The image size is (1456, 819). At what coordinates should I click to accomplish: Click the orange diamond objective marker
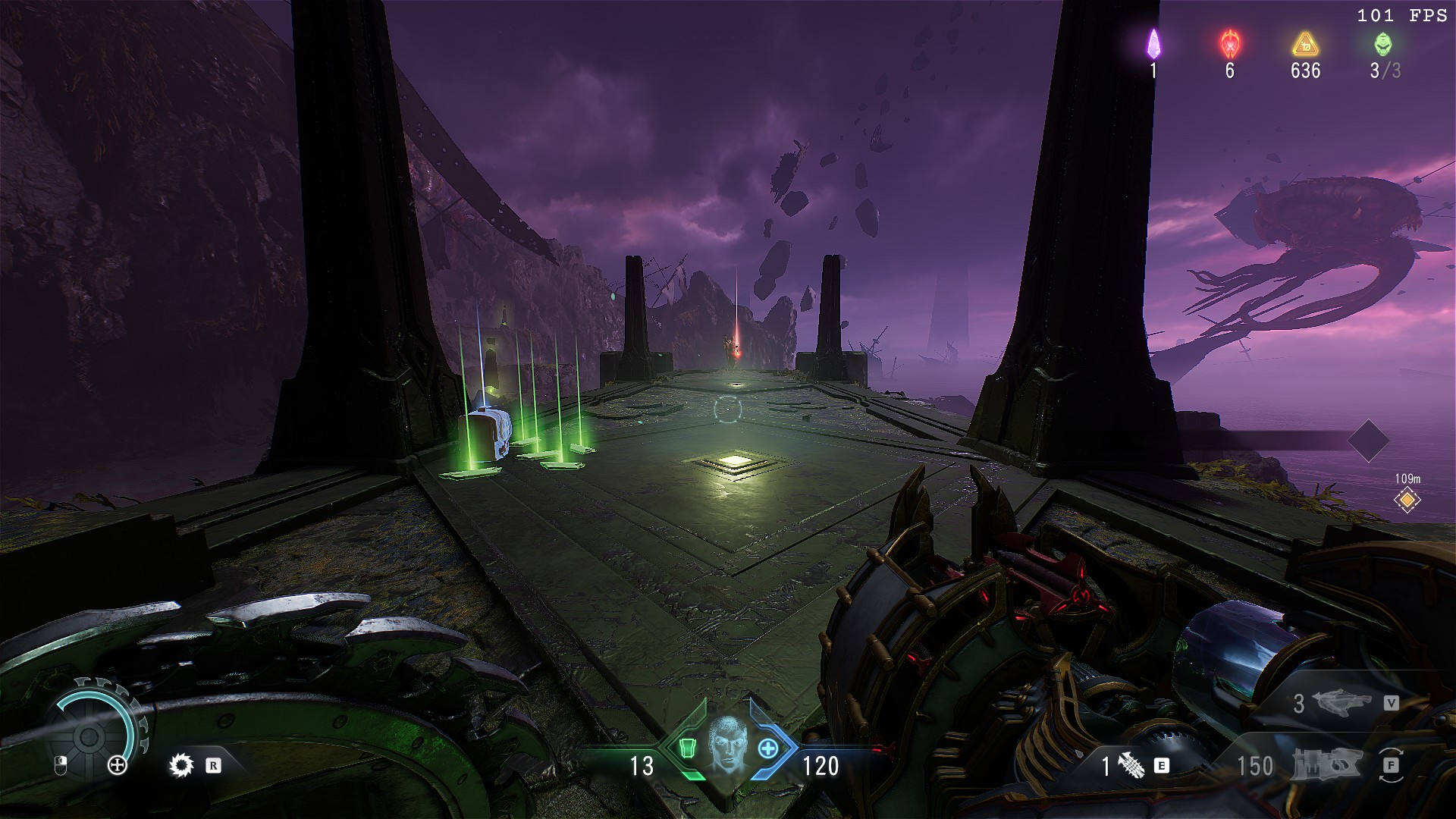(x=1407, y=500)
